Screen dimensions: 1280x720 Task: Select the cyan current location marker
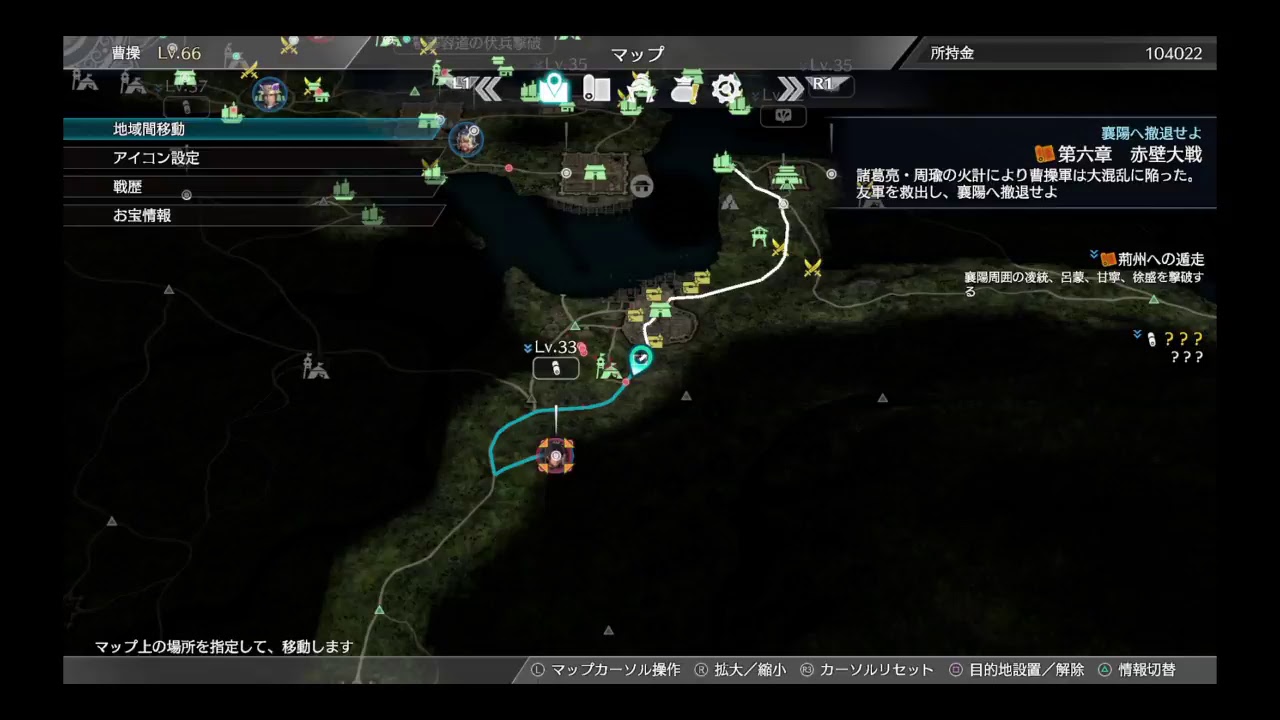tap(640, 357)
